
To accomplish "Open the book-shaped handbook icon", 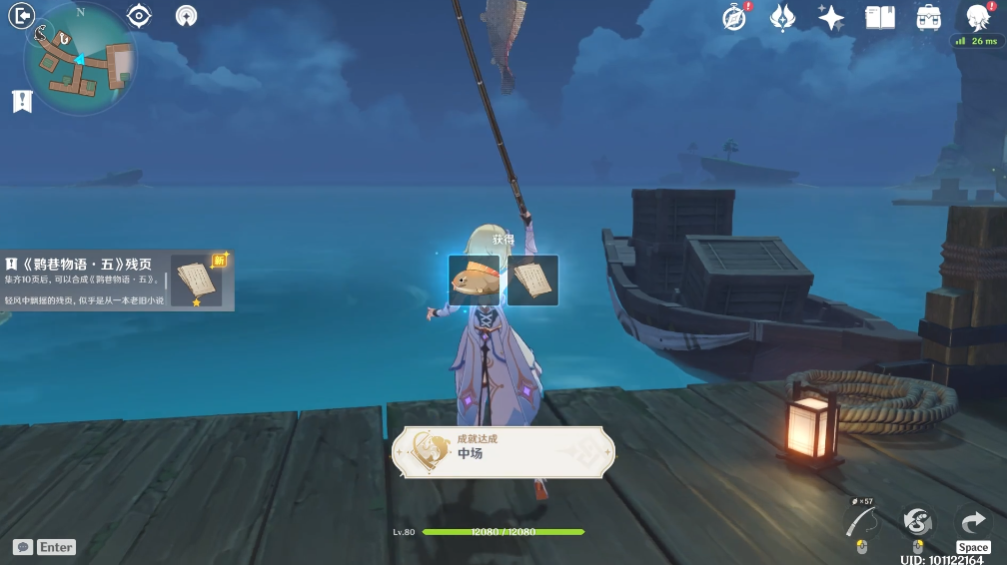I will click(x=880, y=18).
